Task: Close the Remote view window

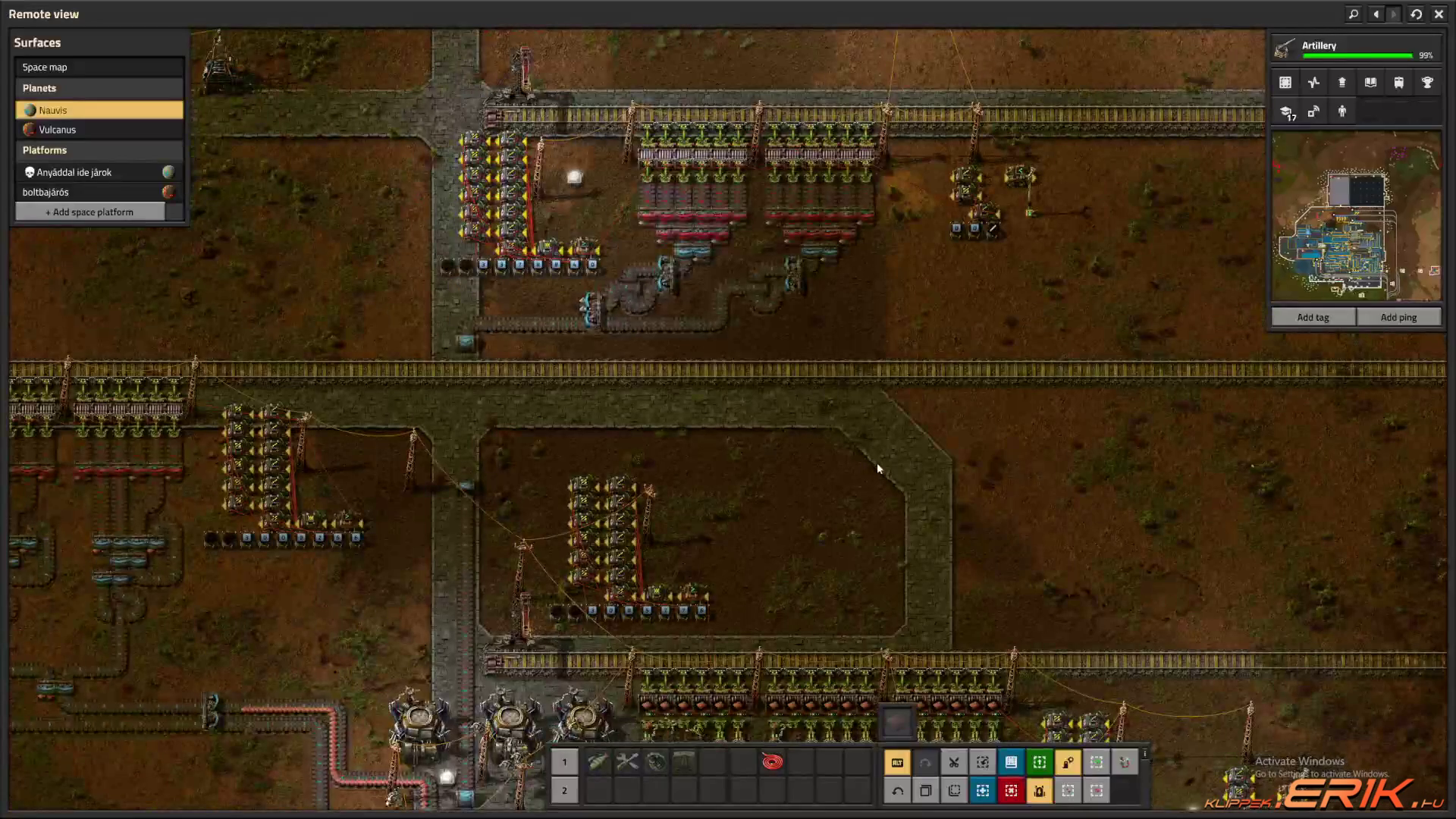Action: point(1439,14)
